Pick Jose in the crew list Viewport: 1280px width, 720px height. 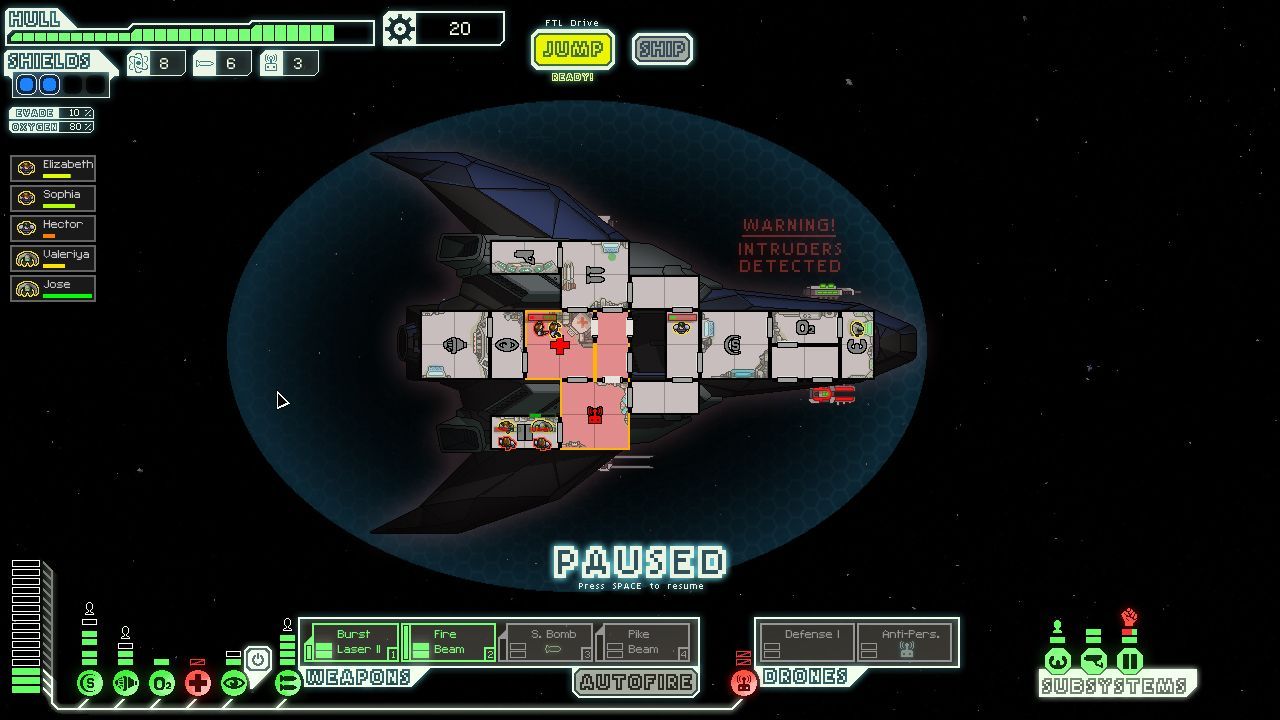(x=53, y=288)
